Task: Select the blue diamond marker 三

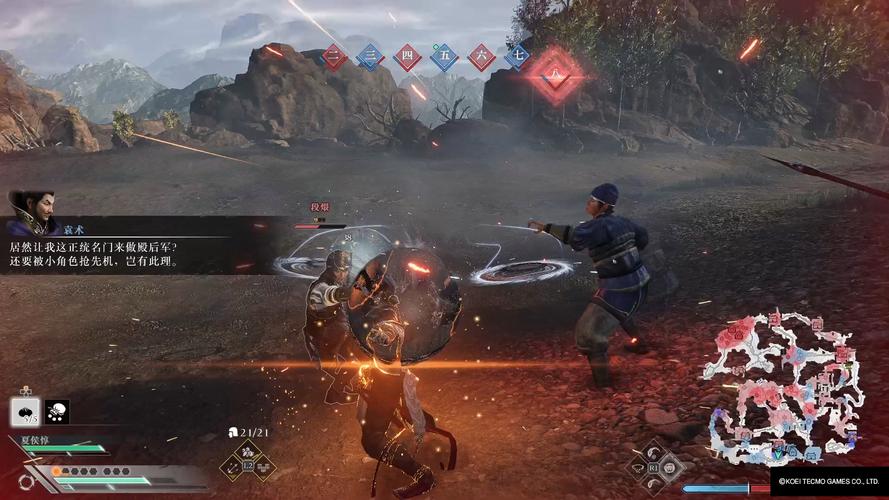Action: pyautogui.click(x=371, y=56)
